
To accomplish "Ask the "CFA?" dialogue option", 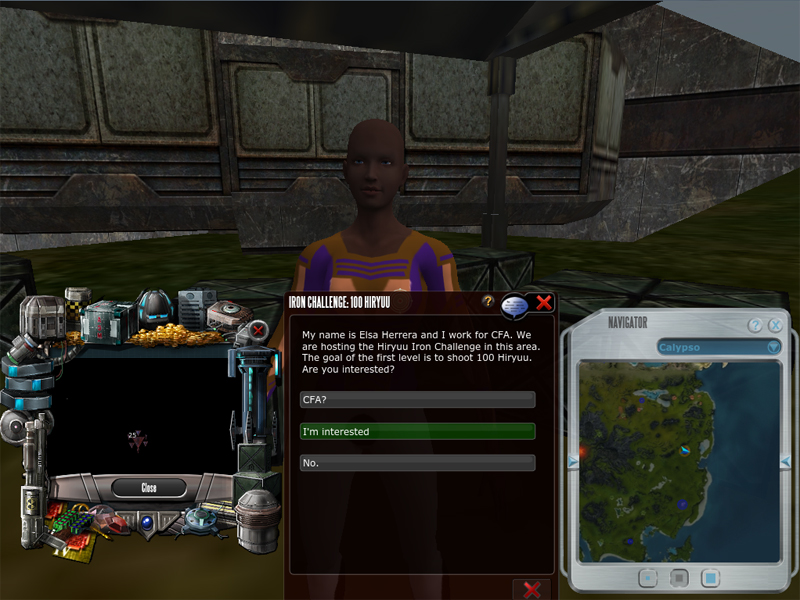I will 417,400.
